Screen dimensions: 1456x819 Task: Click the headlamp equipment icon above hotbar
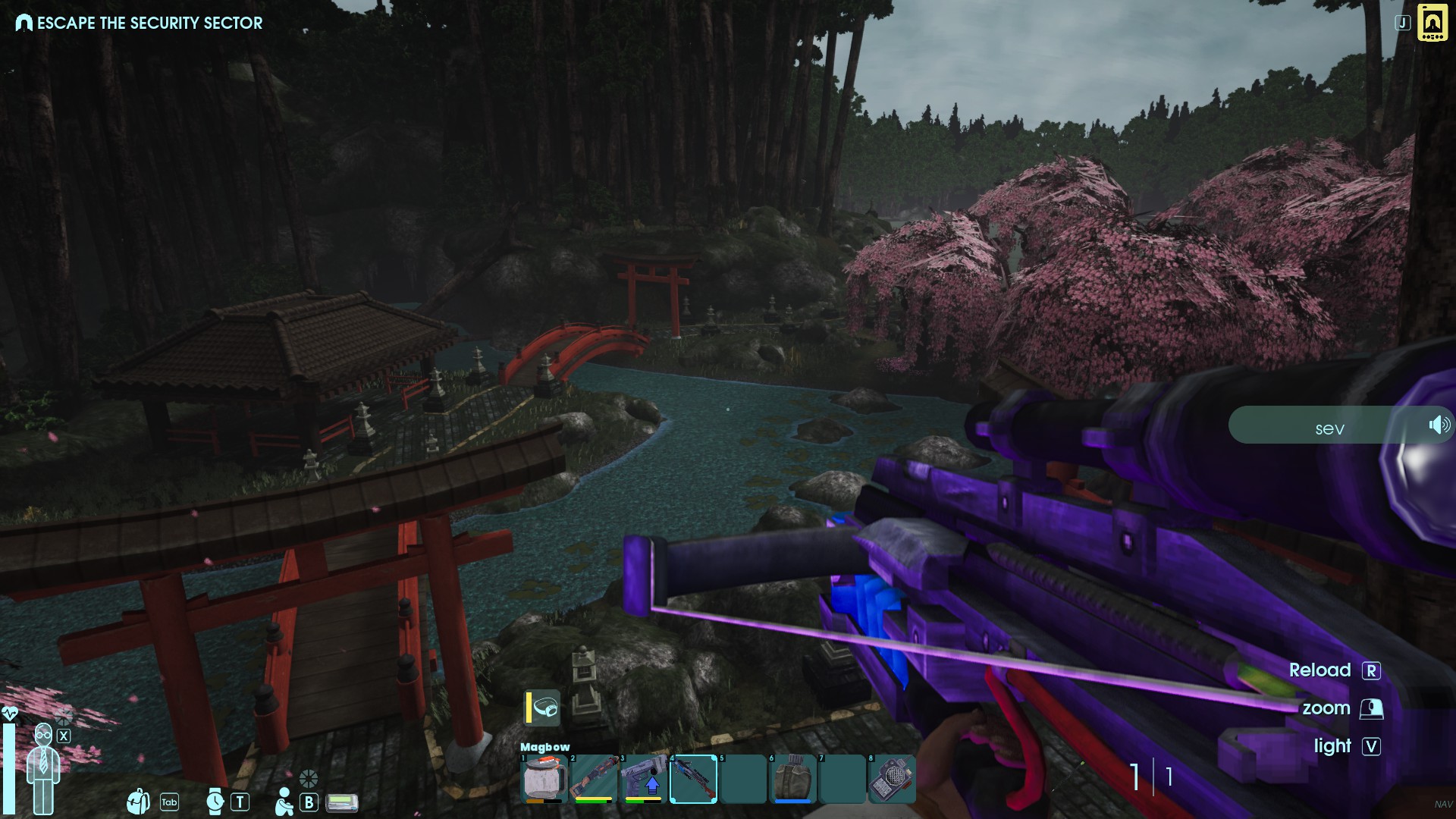(543, 708)
